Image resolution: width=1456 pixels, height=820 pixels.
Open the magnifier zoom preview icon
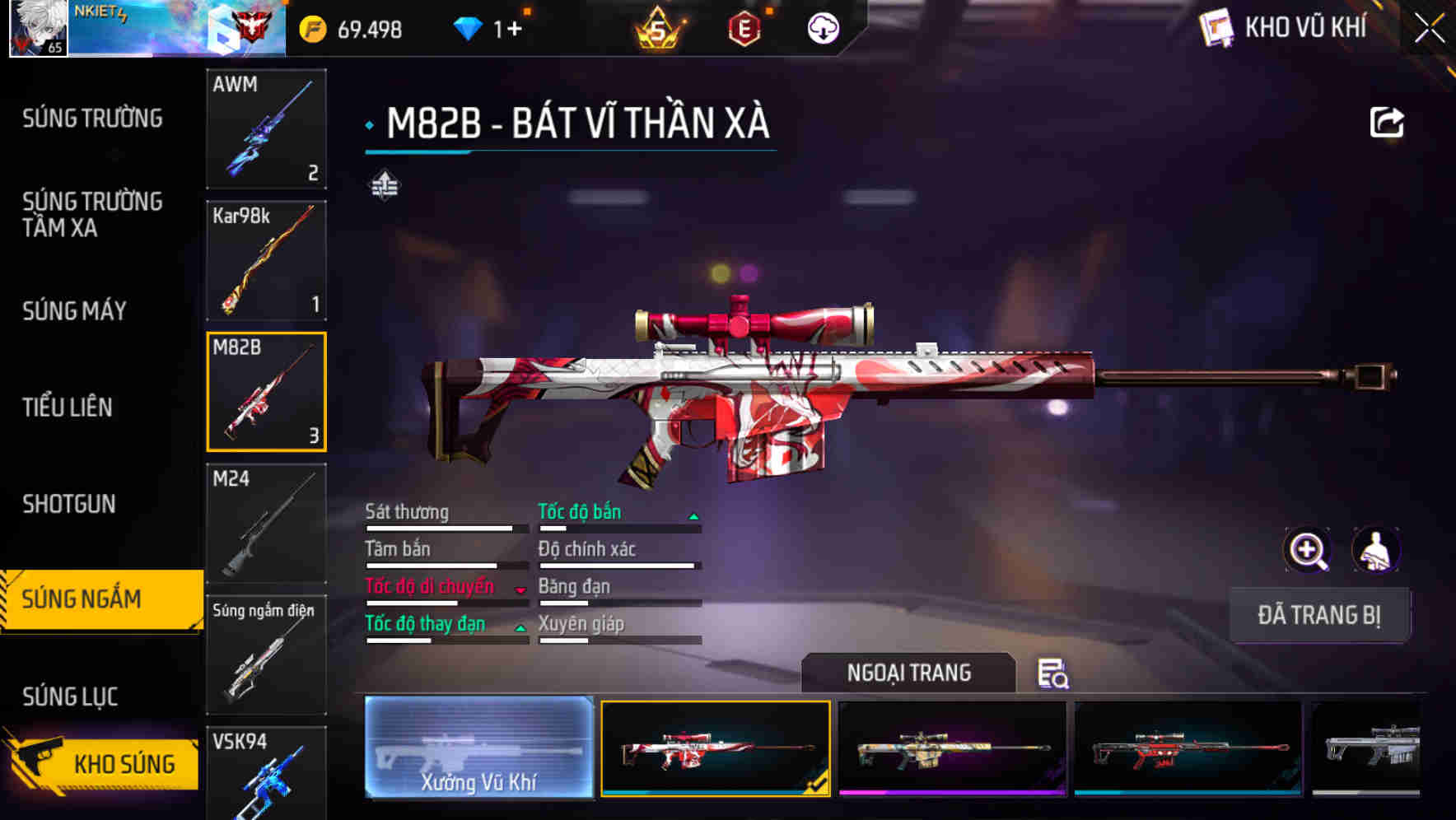[1308, 549]
